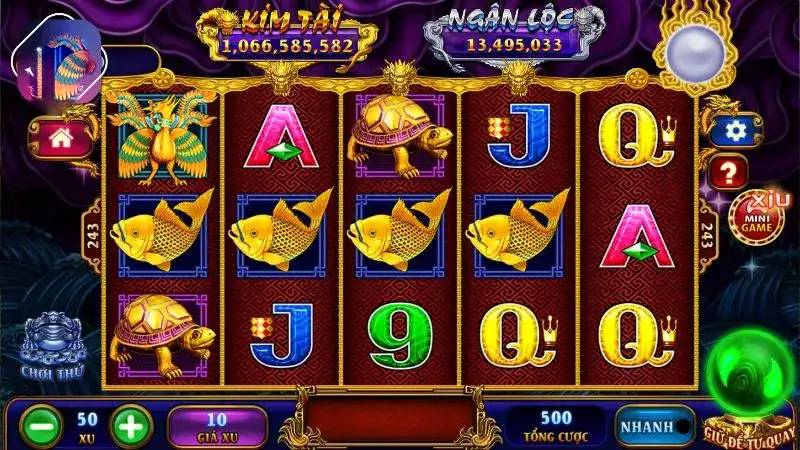Toggle the Nhanh fast spin switch
The image size is (800, 450).
point(655,426)
